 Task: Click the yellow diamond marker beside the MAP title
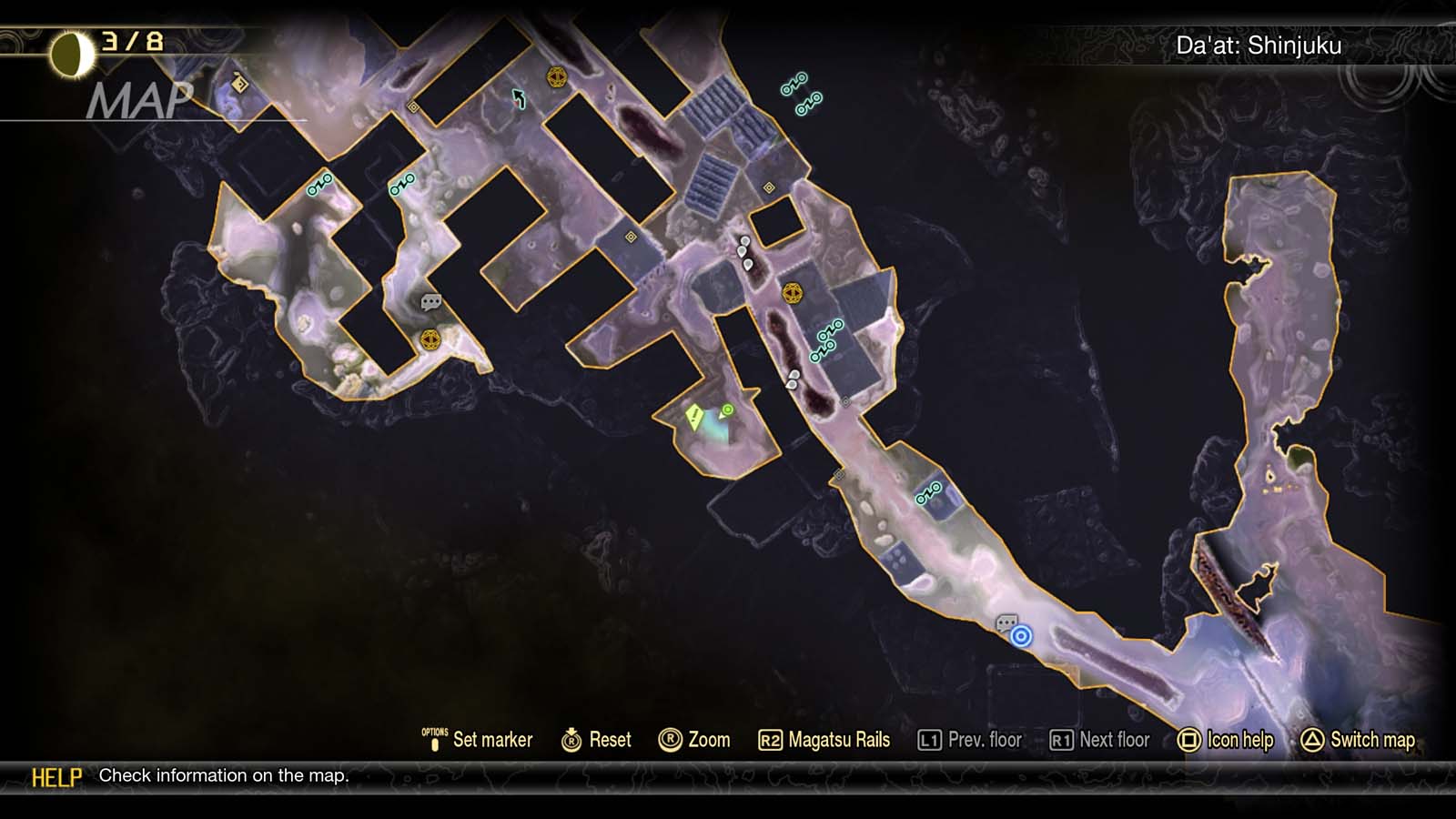[x=239, y=85]
